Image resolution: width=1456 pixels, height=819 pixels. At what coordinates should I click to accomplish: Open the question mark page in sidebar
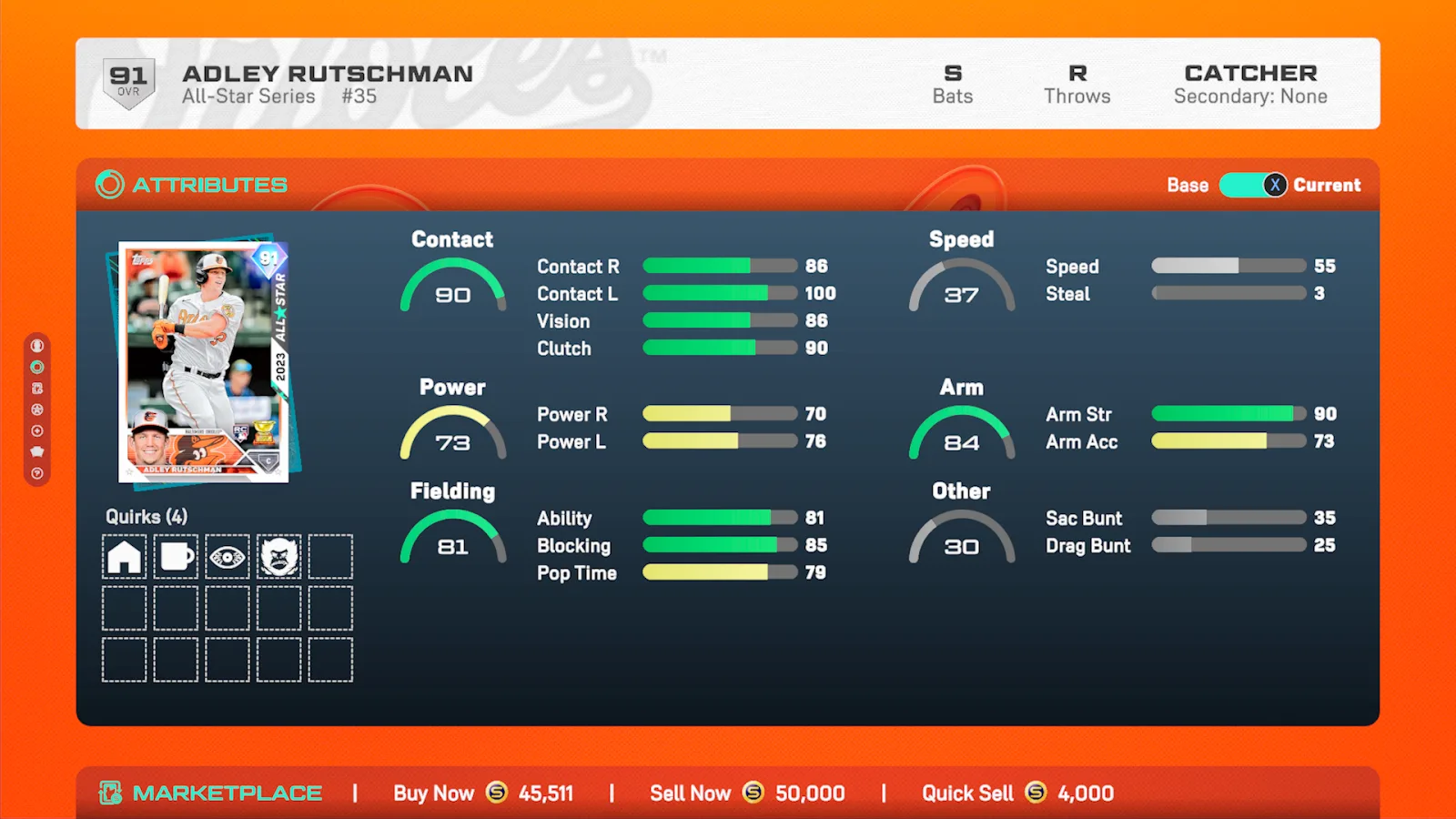point(37,473)
